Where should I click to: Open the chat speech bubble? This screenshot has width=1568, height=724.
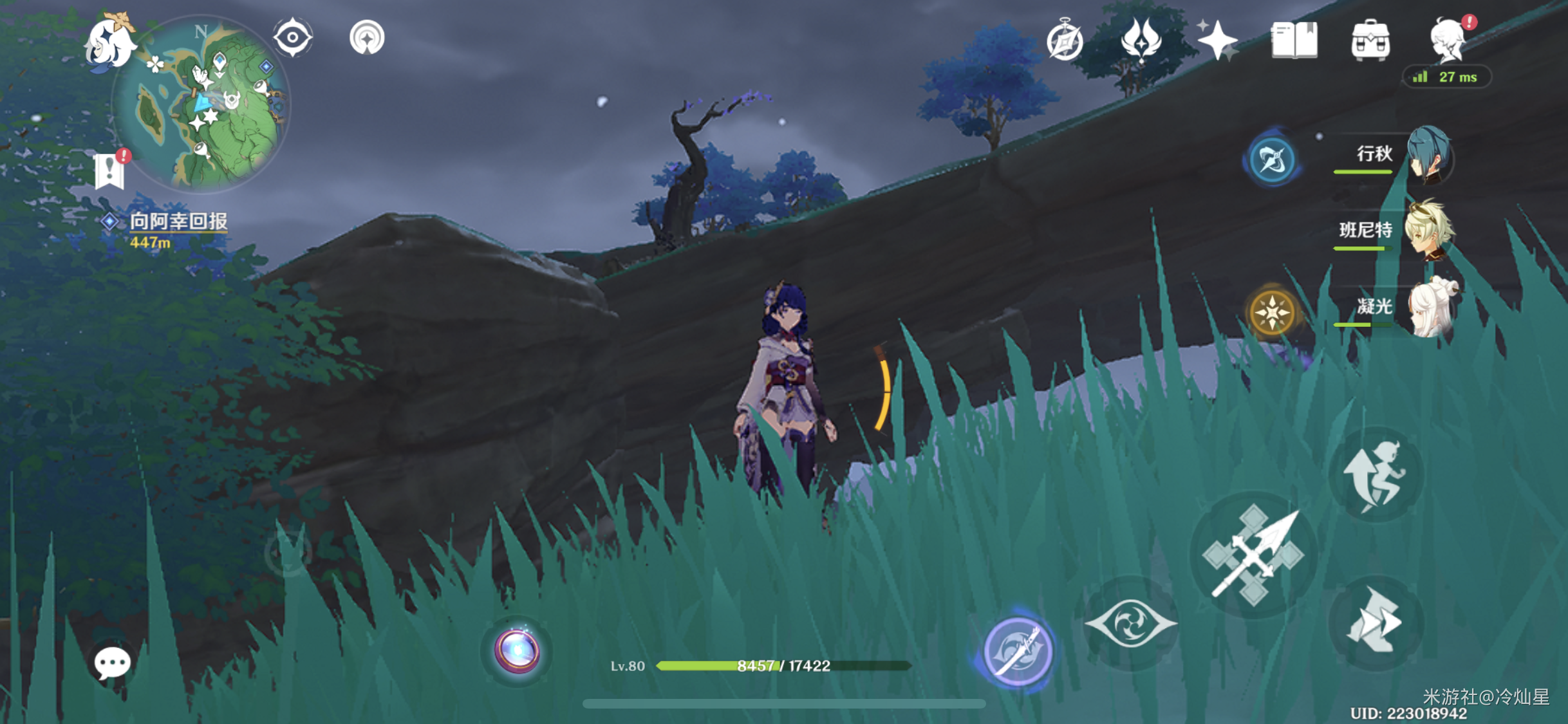click(x=112, y=663)
